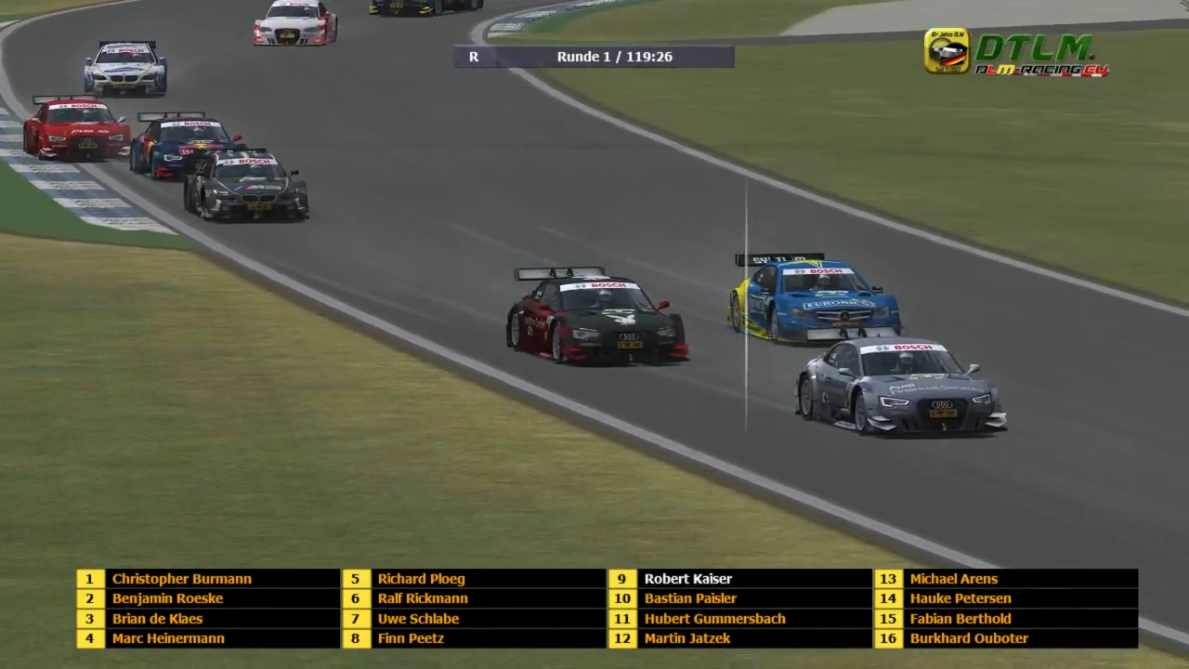Image resolution: width=1189 pixels, height=669 pixels.
Task: Select Bastian Paisler from the list
Action: (690, 599)
